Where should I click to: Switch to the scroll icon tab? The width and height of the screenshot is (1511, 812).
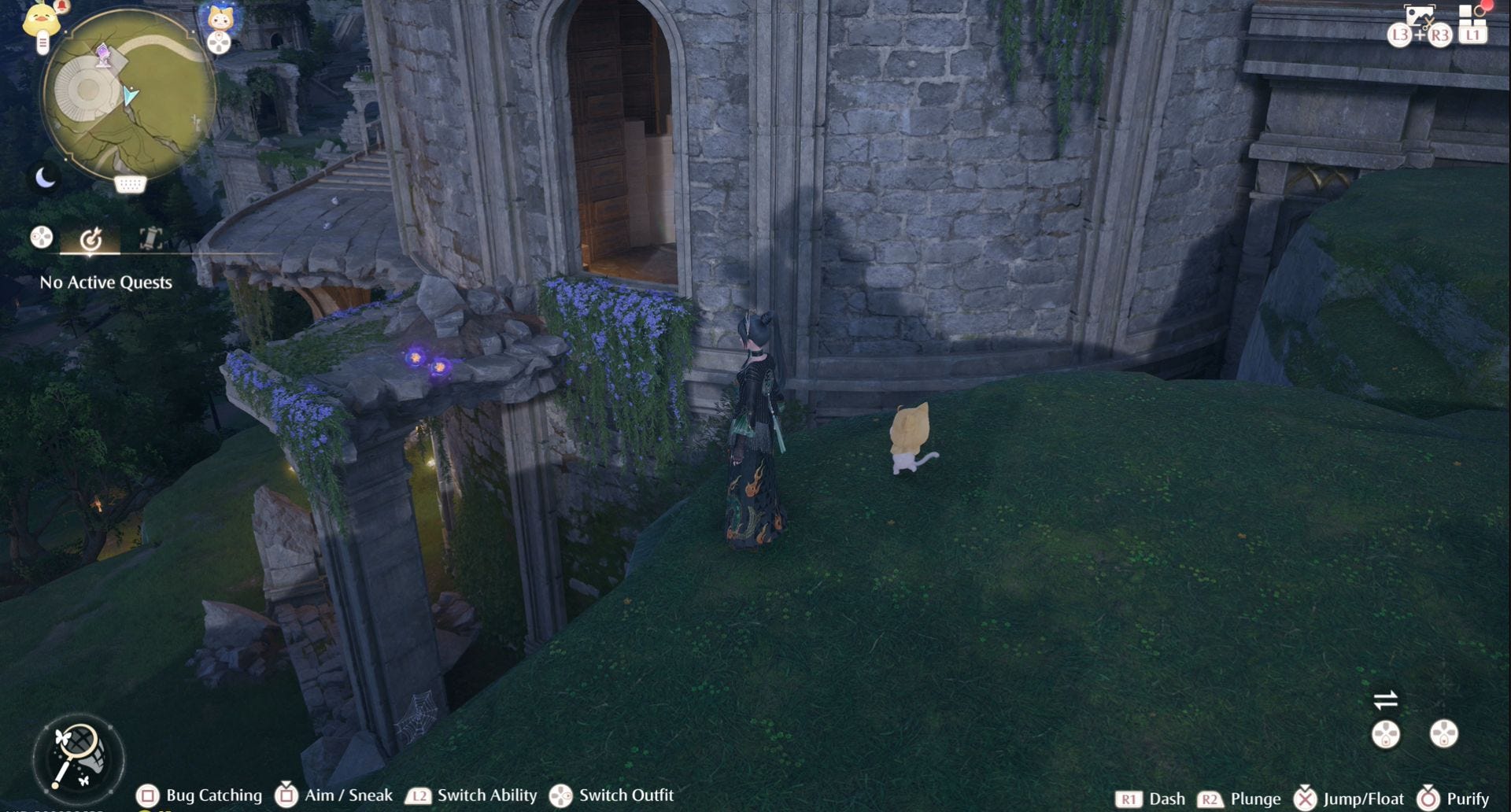[x=150, y=238]
